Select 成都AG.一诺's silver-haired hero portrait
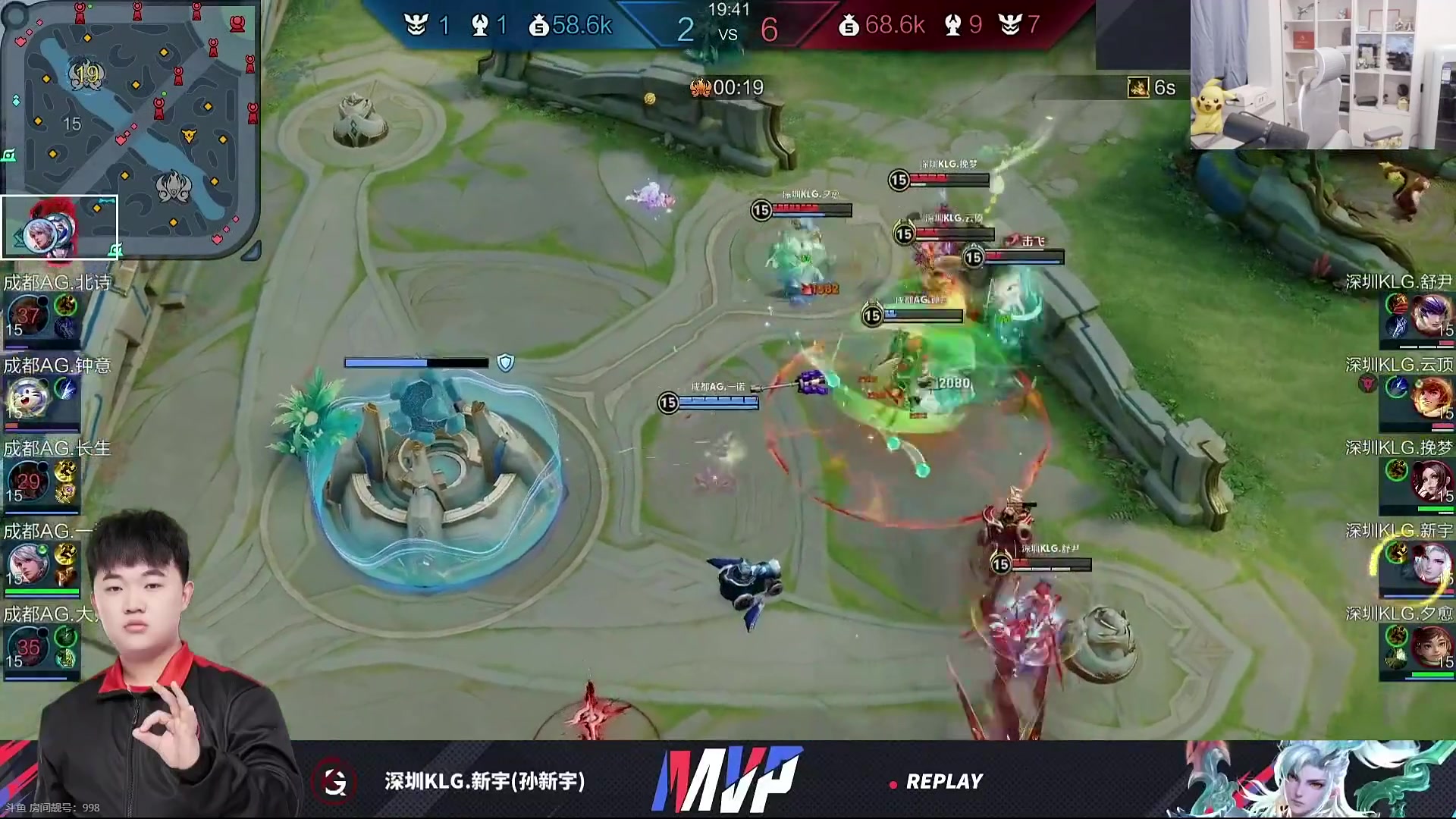1456x819 pixels. pos(28,563)
